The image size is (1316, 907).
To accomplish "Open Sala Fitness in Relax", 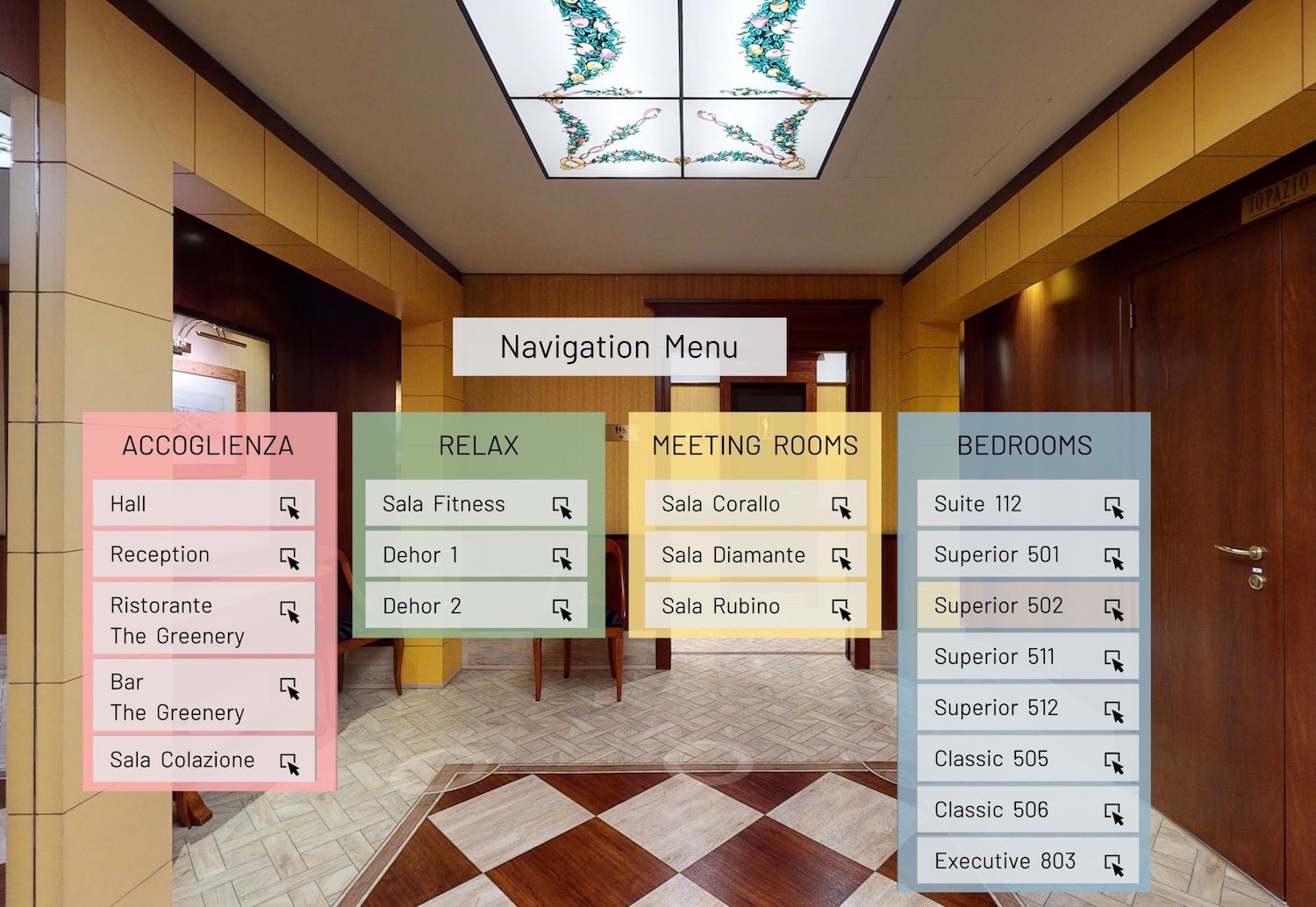I will [476, 504].
